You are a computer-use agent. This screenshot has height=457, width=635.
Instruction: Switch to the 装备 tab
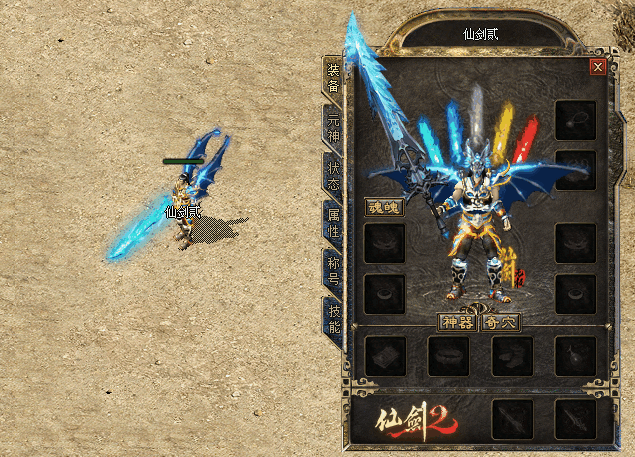333,77
